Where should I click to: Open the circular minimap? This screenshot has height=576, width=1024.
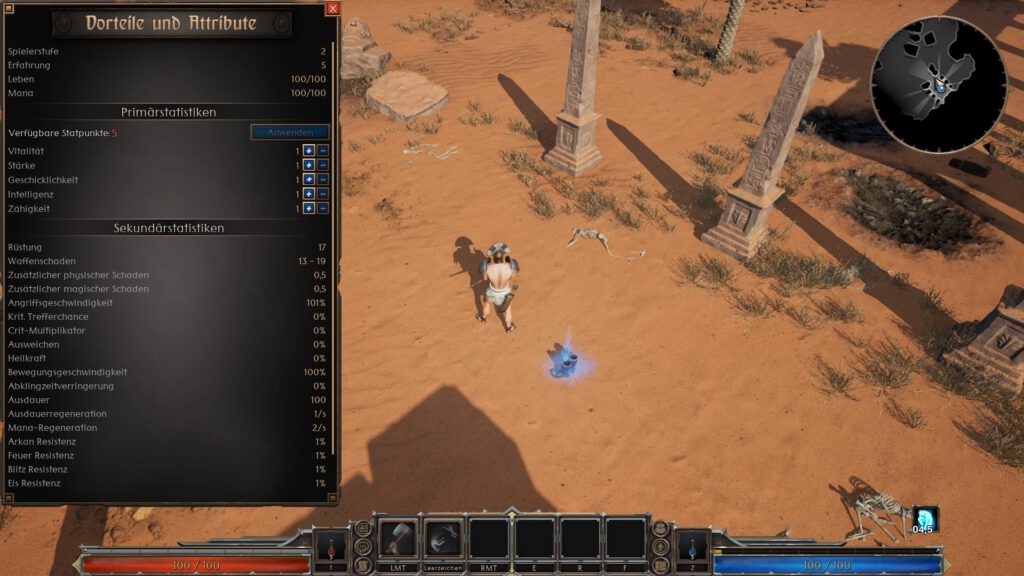pyautogui.click(x=938, y=84)
